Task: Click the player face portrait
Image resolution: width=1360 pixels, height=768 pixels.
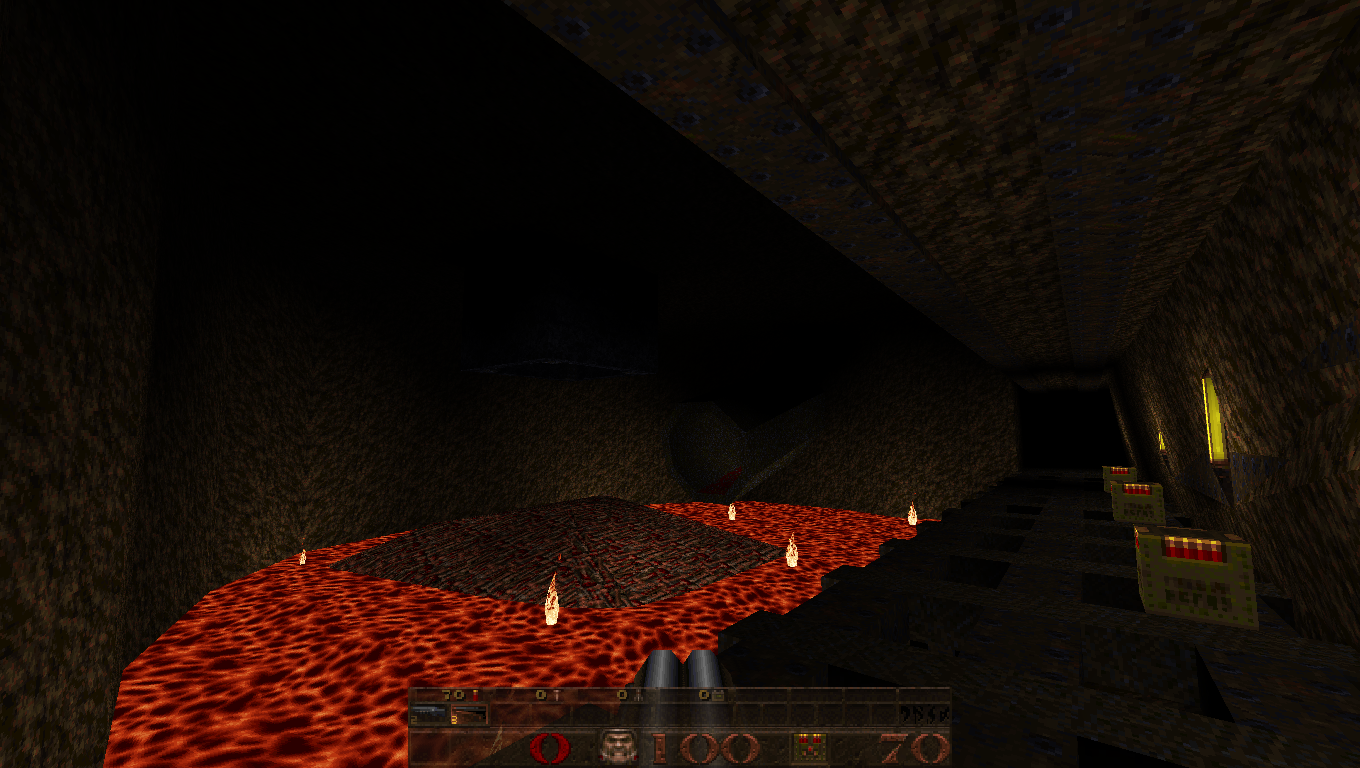Action: [617, 747]
